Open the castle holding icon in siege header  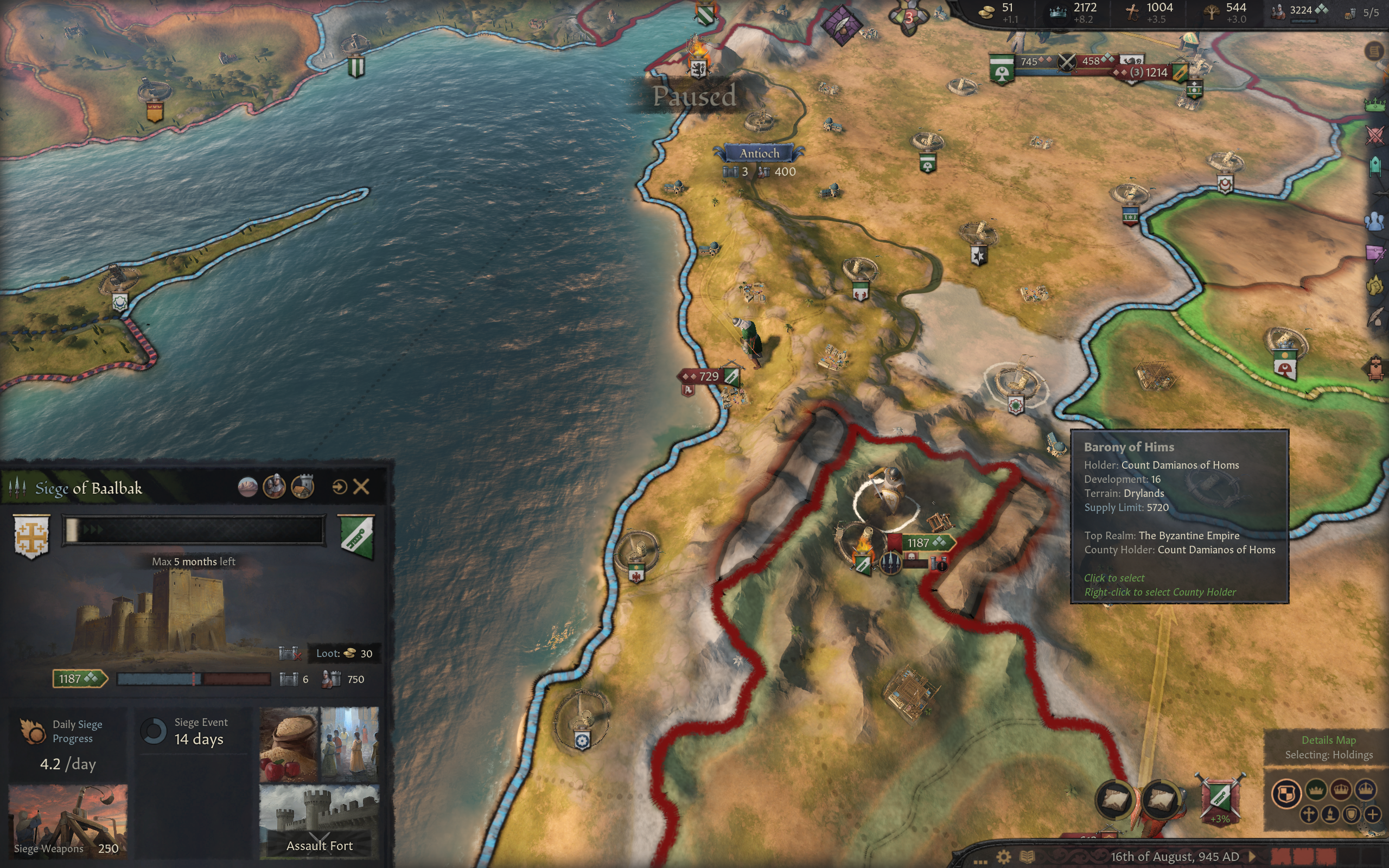pos(302,487)
